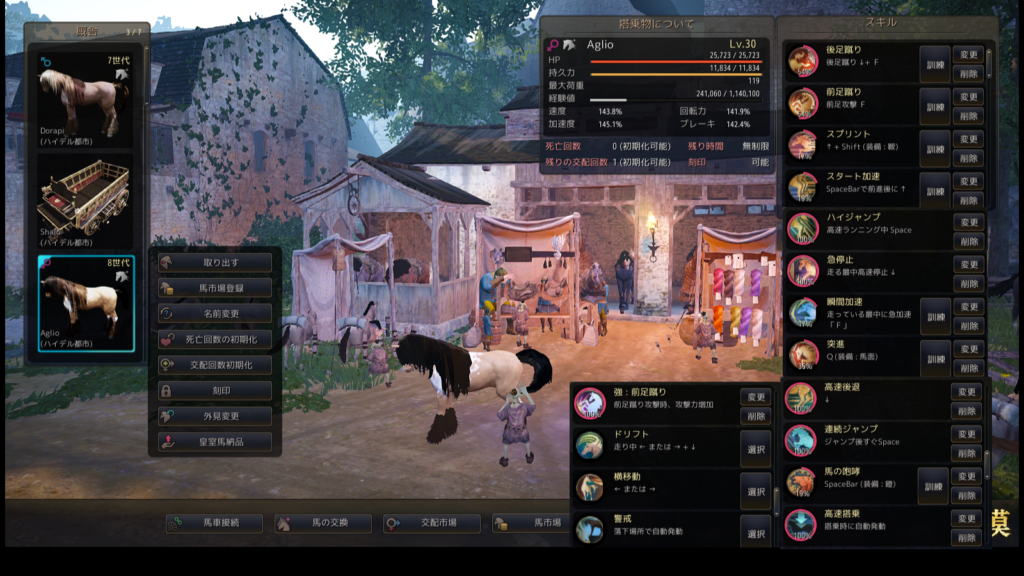Choose 交配回数初期化 to reset breeding count
Image resolution: width=1024 pixels, height=576 pixels.
pos(215,364)
